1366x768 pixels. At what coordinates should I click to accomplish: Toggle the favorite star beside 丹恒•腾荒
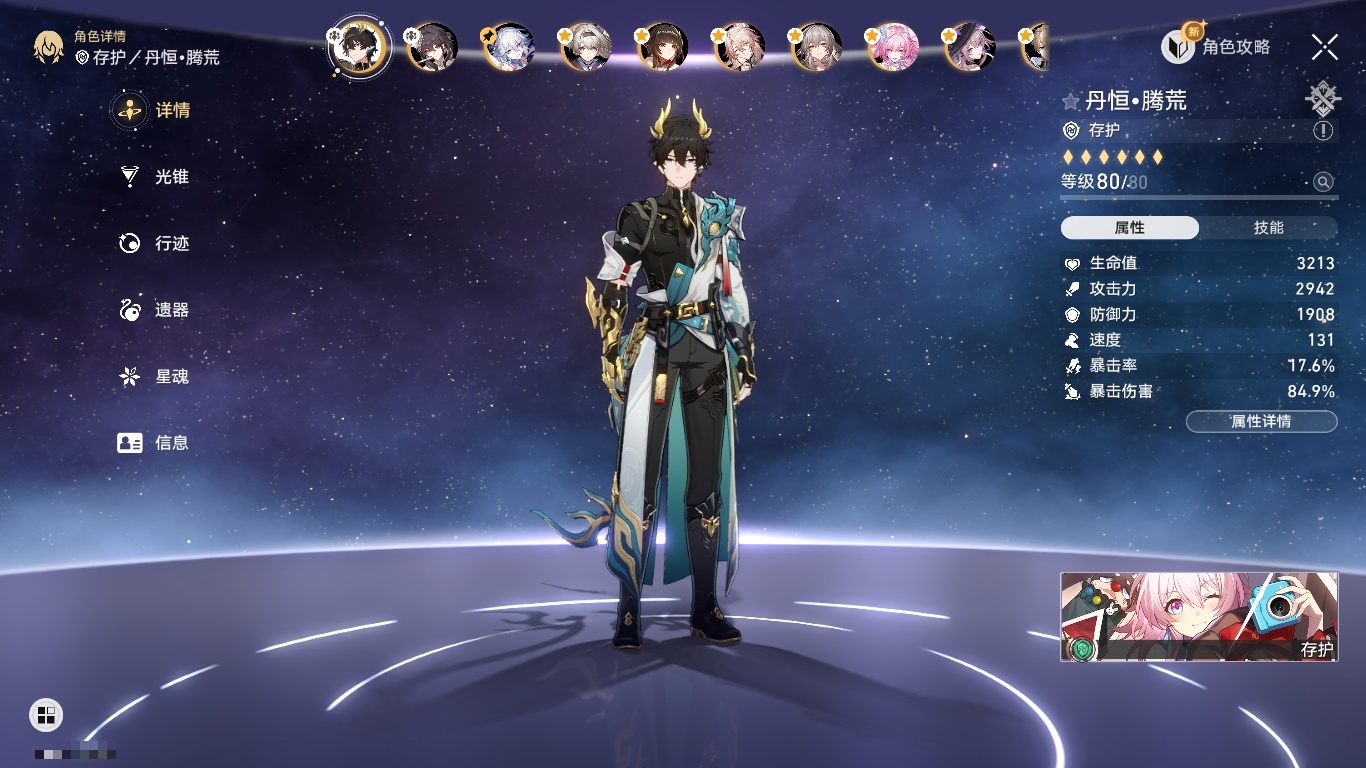pos(1071,101)
